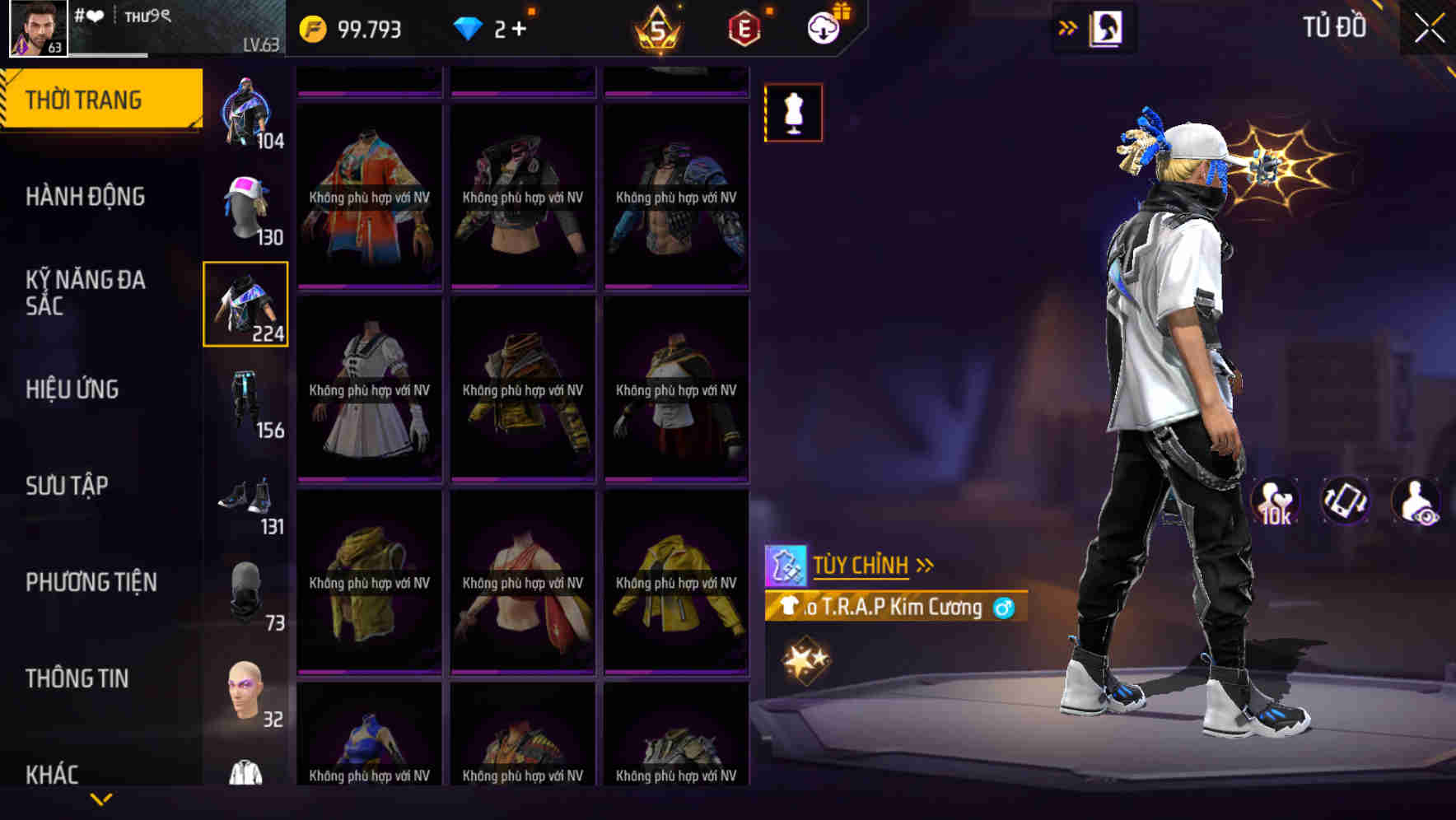Expand the top-right double-arrow panel
The height and width of the screenshot is (820, 1456).
[1068, 27]
